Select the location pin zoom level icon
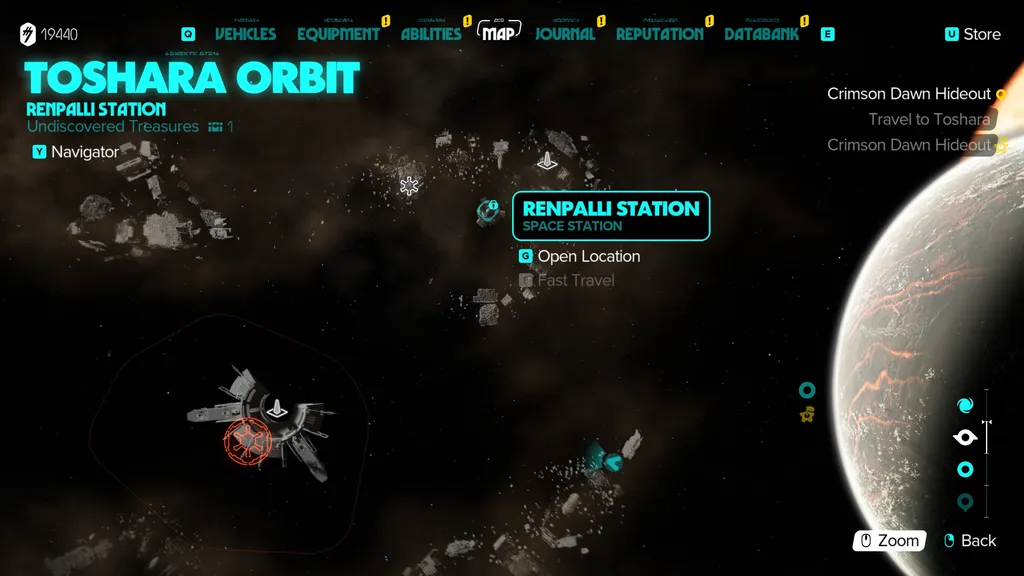The width and height of the screenshot is (1024, 576). (965, 502)
